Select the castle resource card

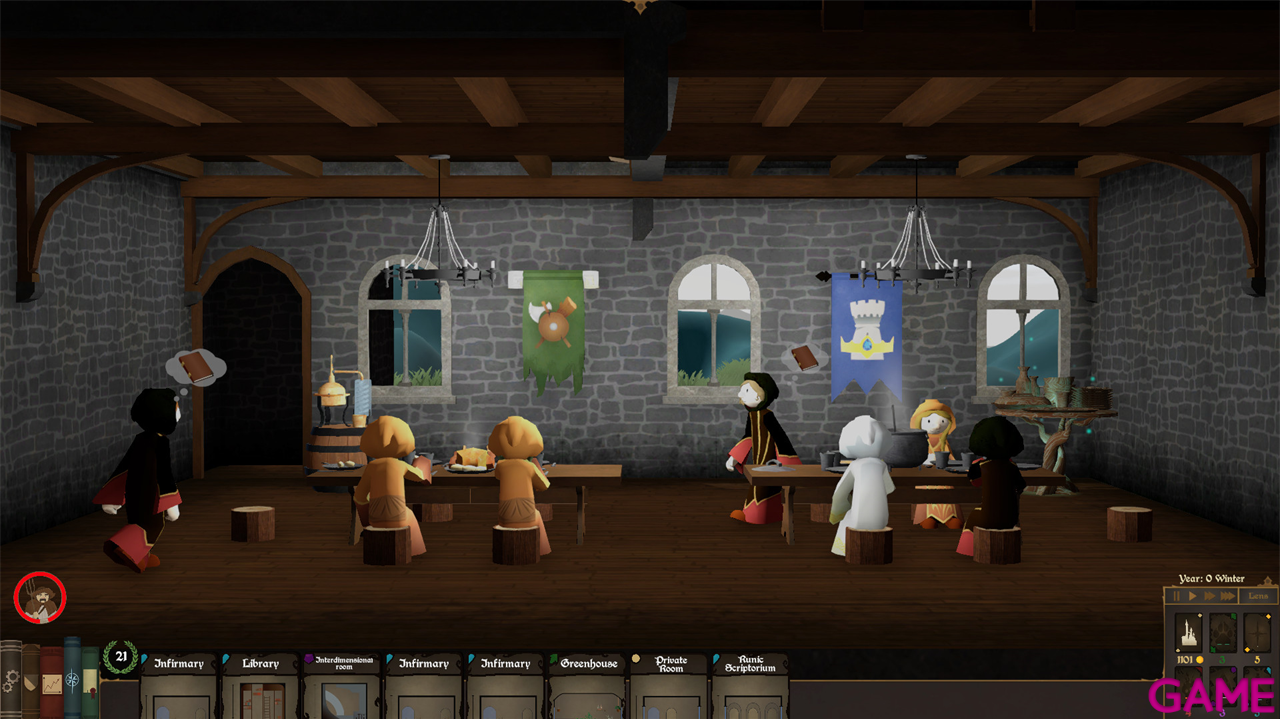tap(1188, 633)
